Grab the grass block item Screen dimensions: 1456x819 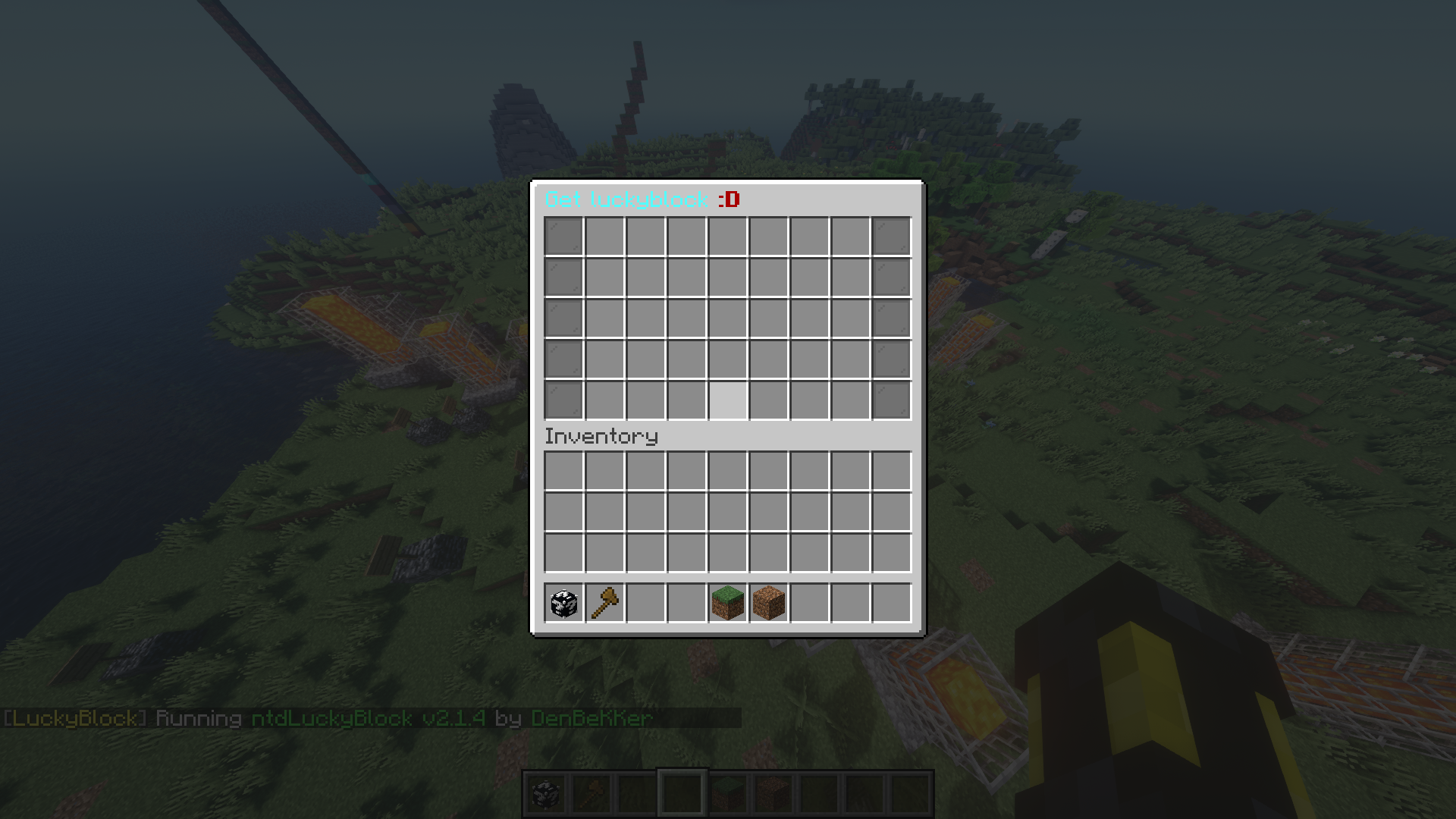click(x=727, y=602)
